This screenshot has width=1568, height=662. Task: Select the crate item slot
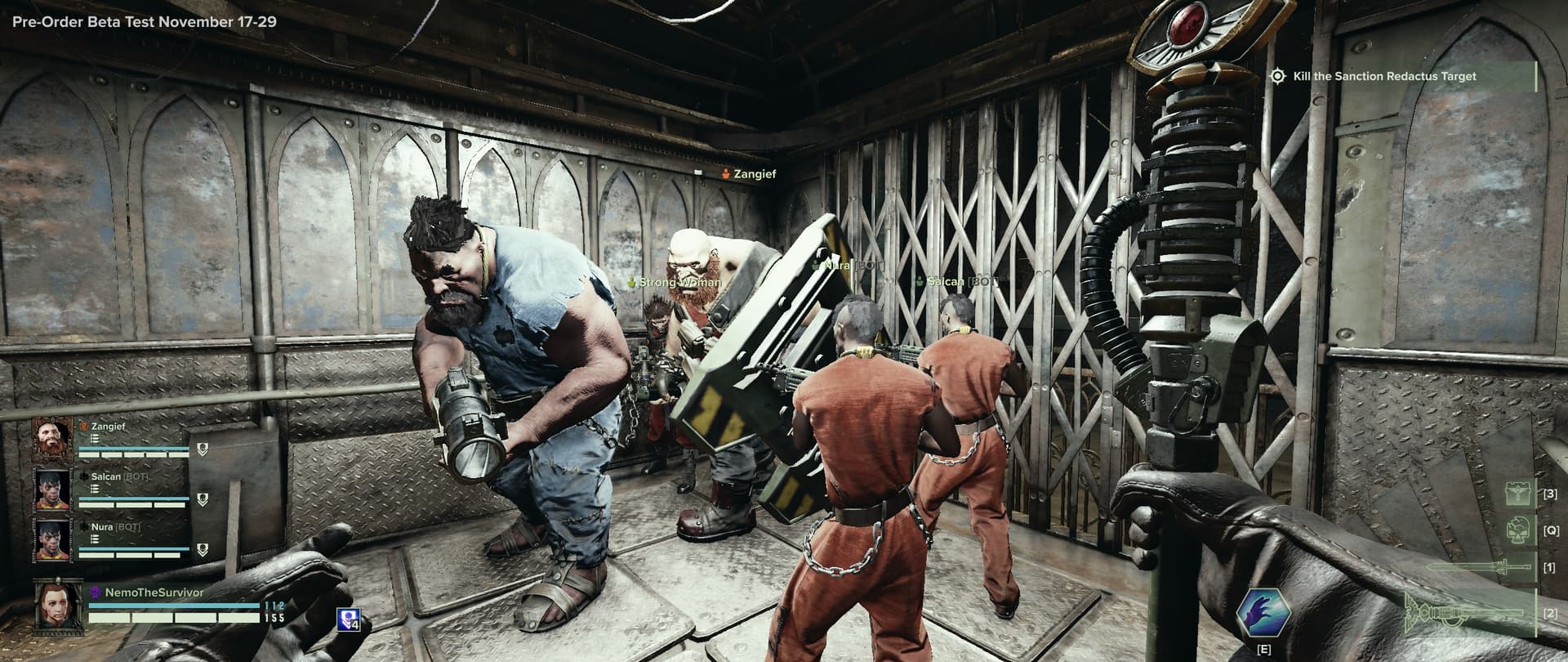[1517, 494]
